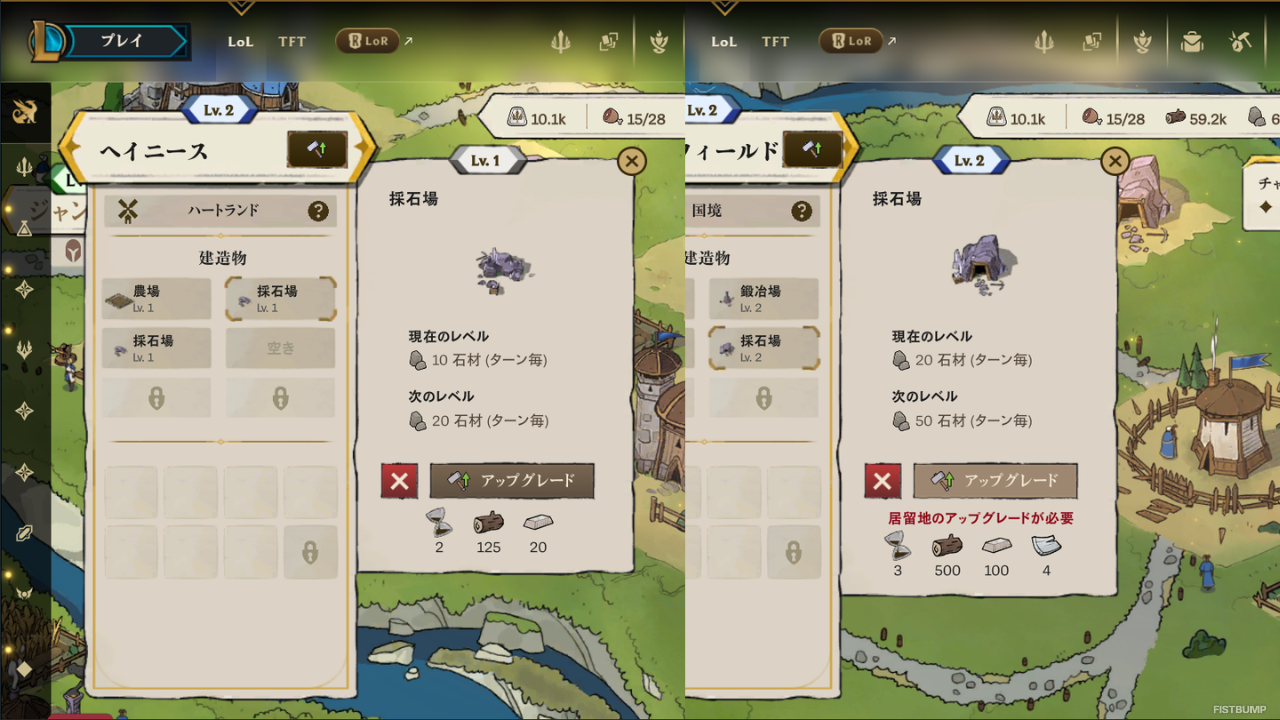
Task: Open the card collection icon next to trident
Action: [1093, 41]
